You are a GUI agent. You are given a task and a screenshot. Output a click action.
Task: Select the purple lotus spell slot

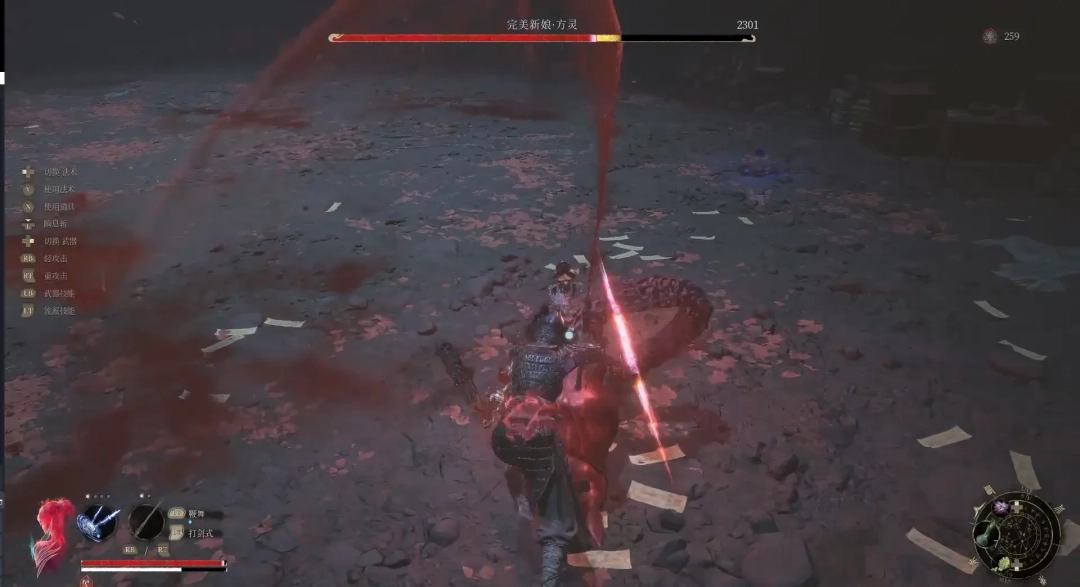[x=1001, y=508]
